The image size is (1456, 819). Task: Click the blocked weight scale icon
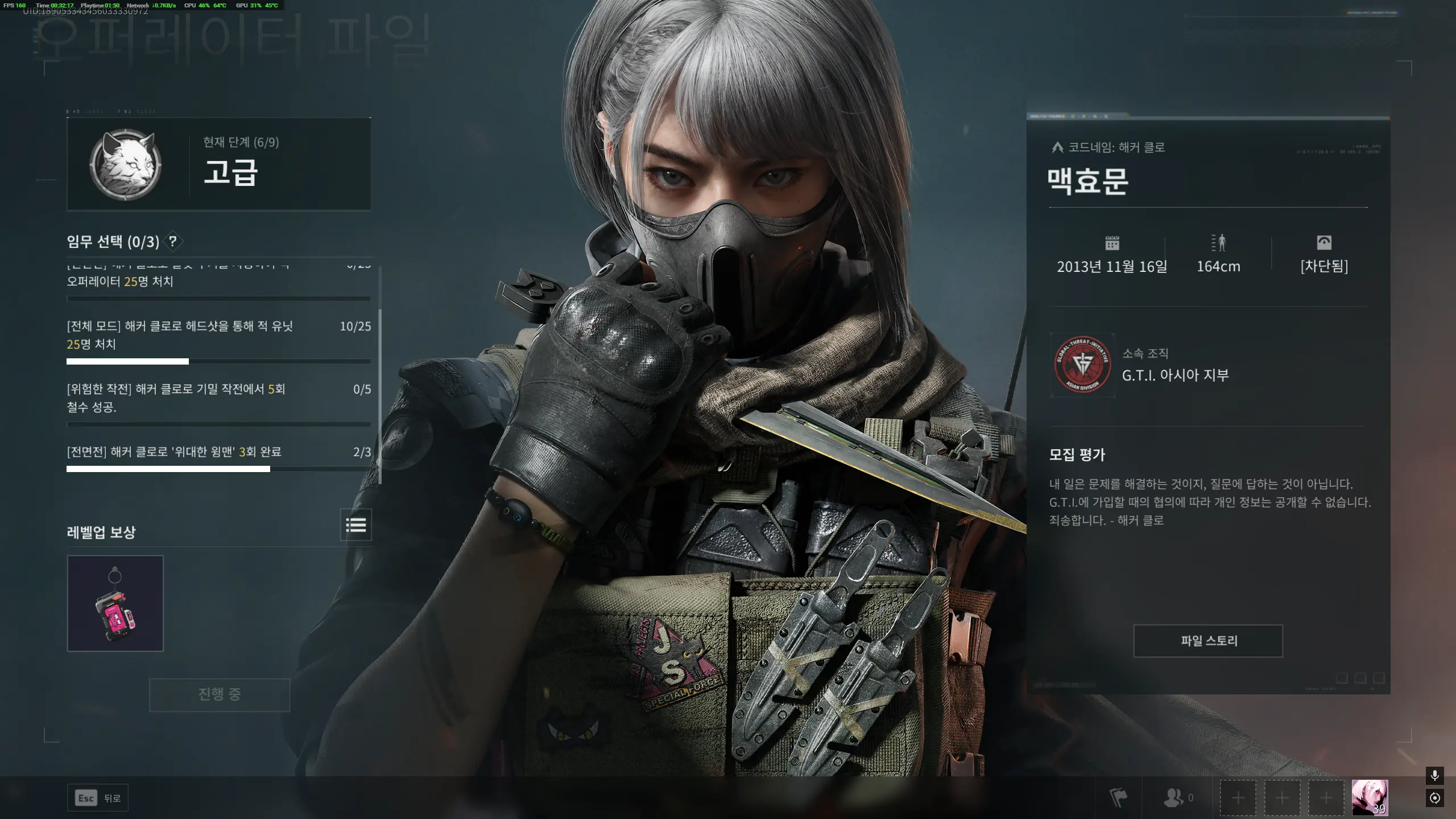tap(1323, 243)
